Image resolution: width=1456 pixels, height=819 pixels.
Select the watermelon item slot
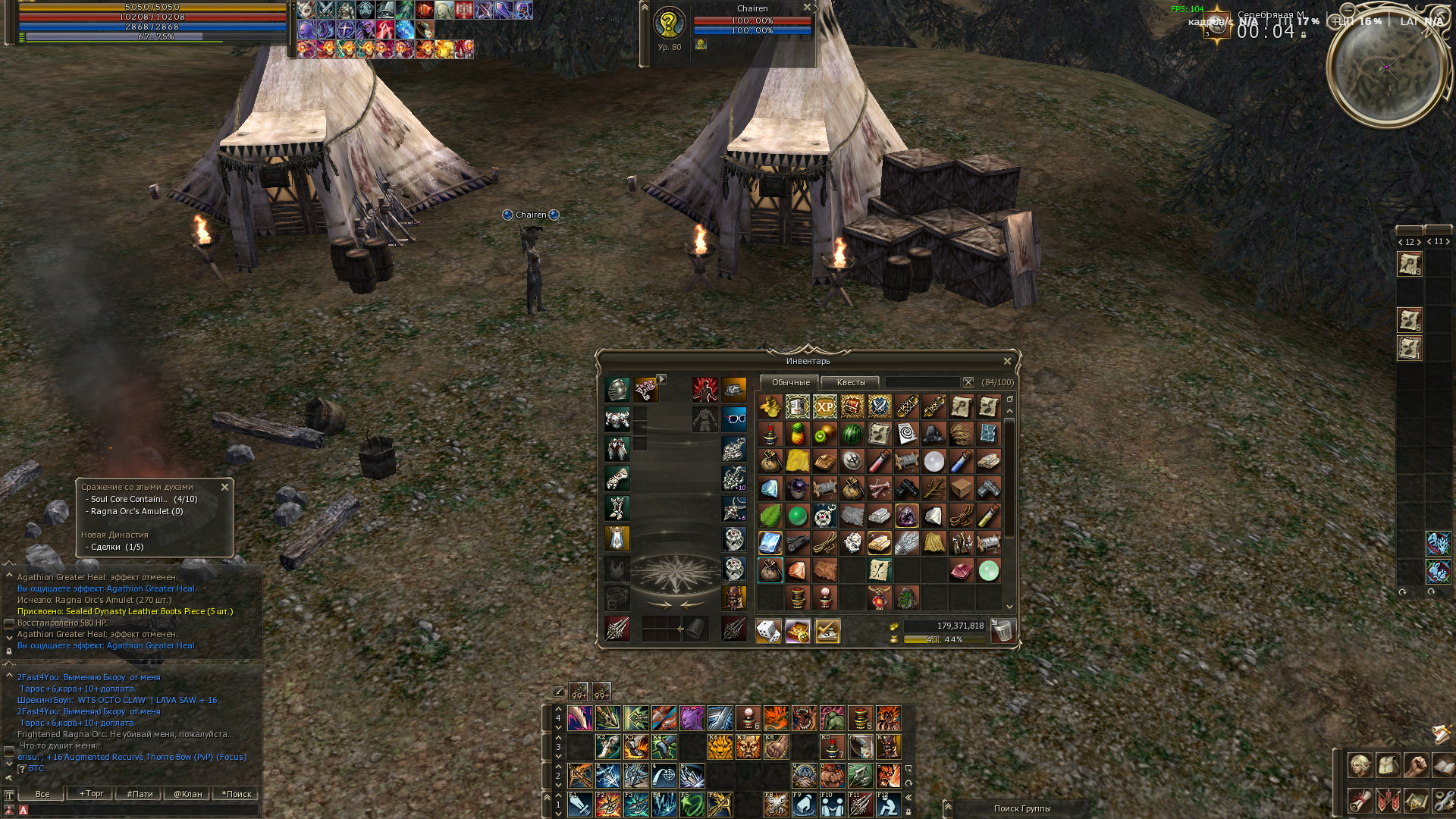852,434
